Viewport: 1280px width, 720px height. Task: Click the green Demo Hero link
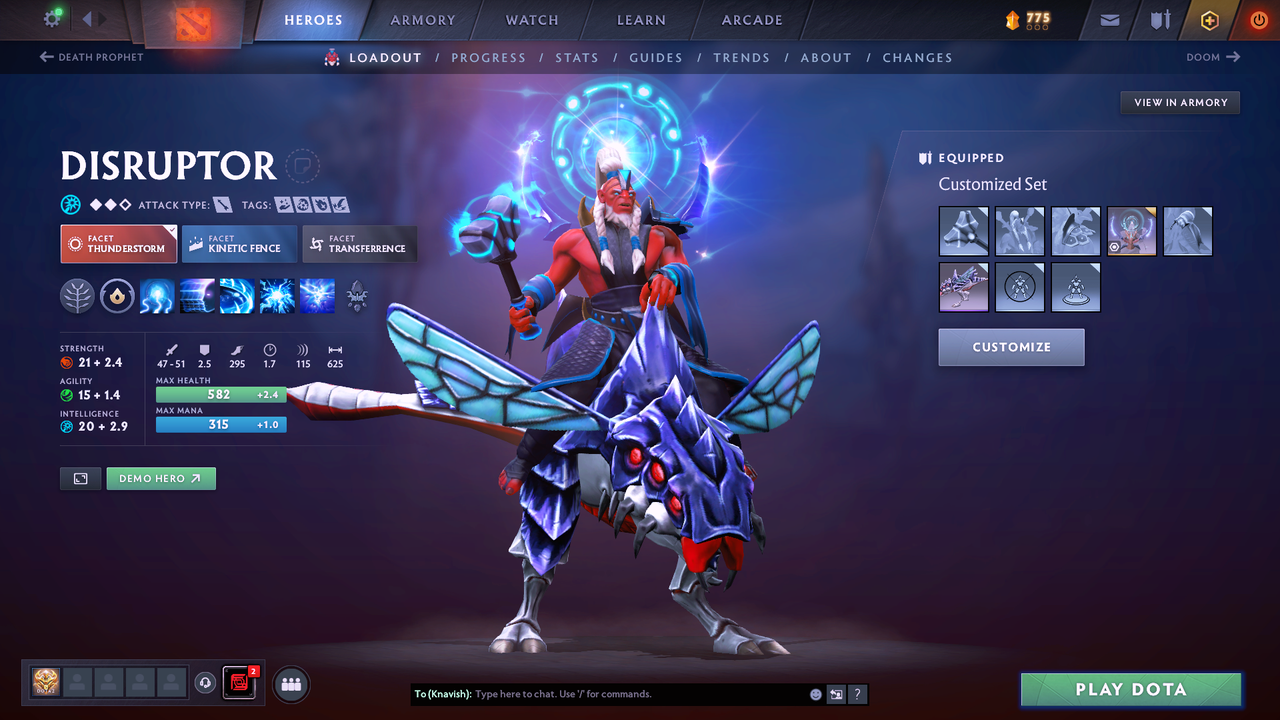point(161,478)
